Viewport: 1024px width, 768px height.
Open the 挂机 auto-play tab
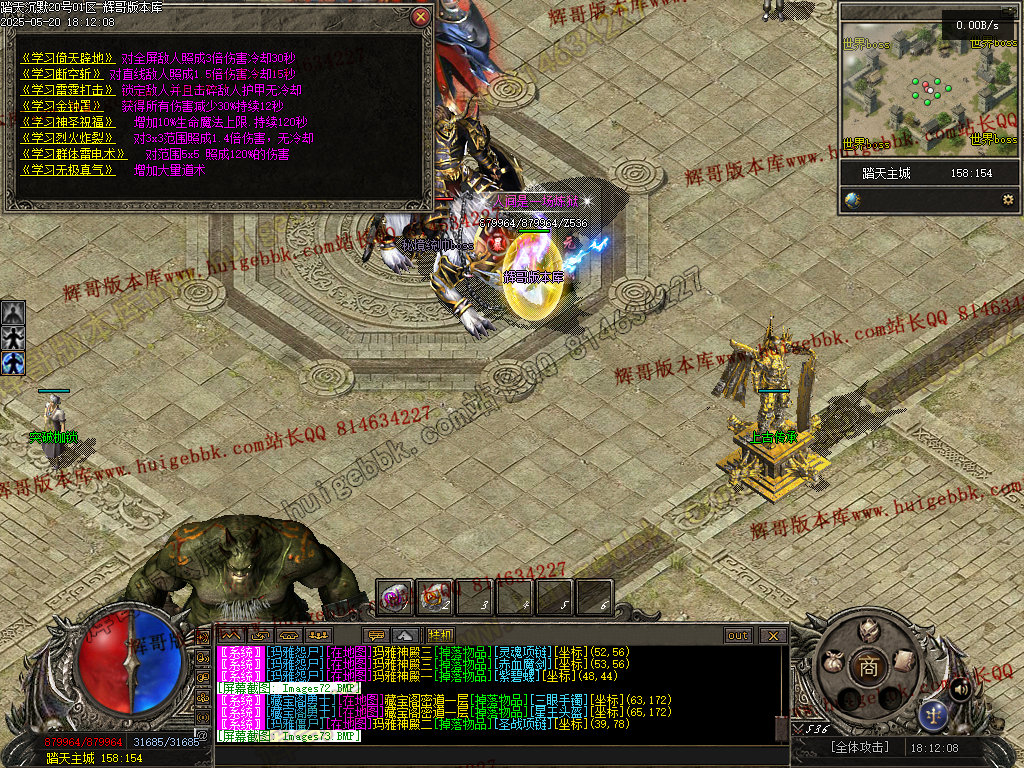(x=440, y=635)
